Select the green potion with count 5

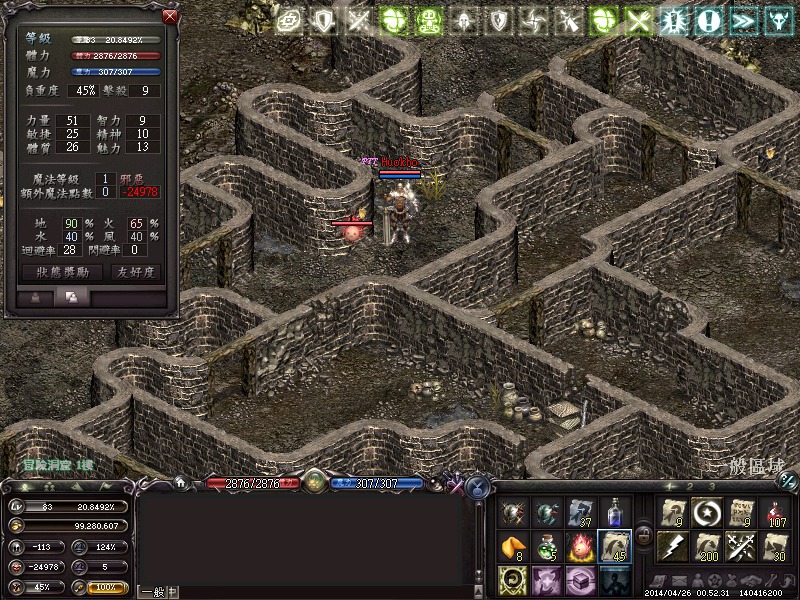(547, 546)
